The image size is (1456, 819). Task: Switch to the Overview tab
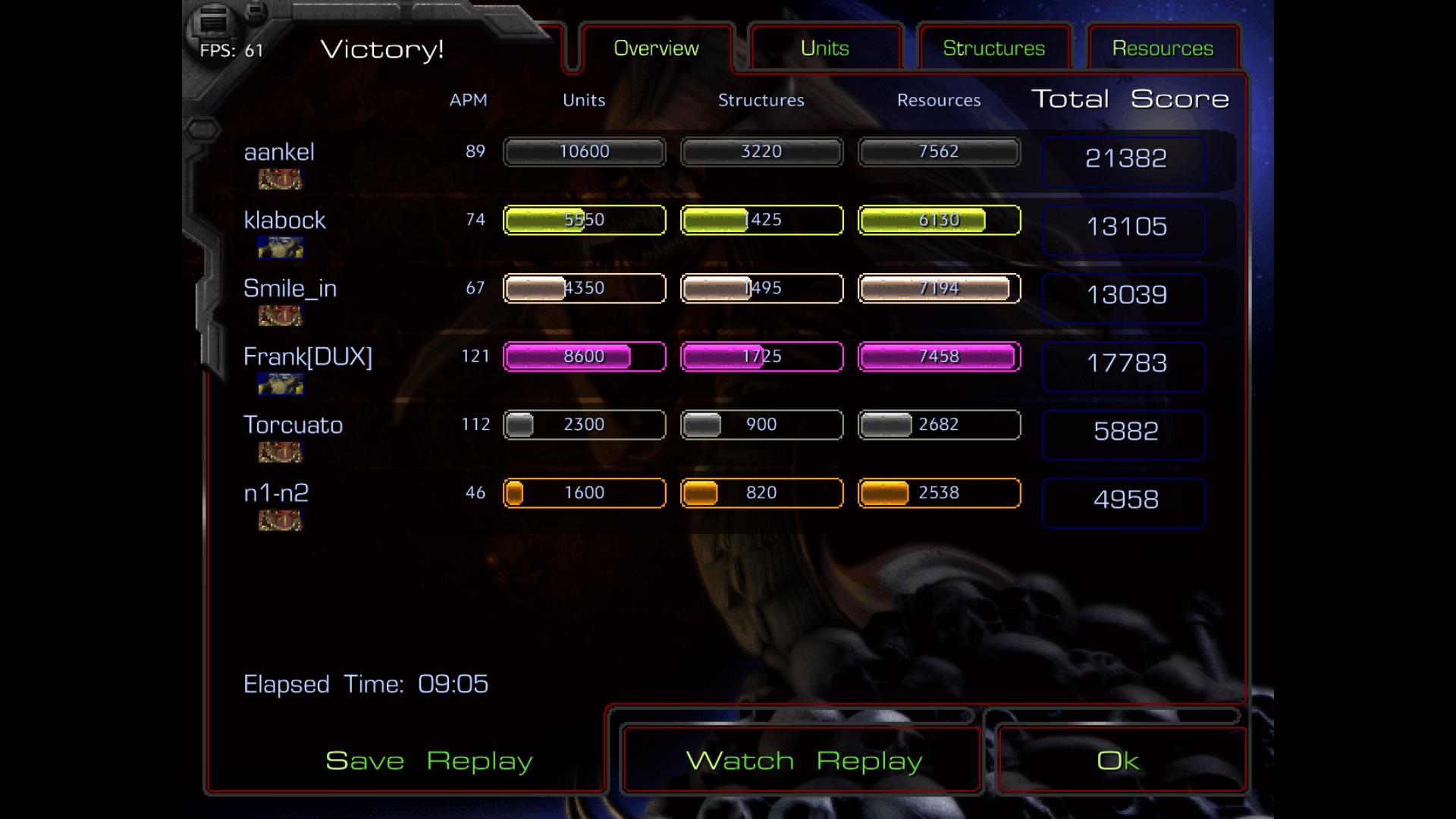(656, 49)
